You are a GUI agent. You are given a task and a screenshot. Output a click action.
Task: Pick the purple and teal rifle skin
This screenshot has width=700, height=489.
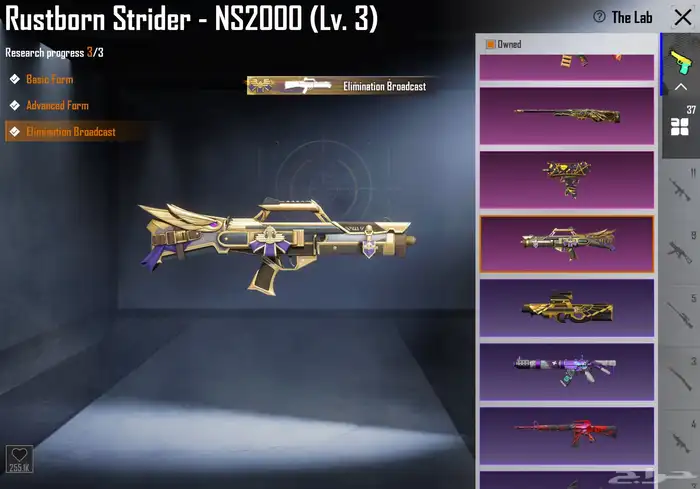coord(566,370)
